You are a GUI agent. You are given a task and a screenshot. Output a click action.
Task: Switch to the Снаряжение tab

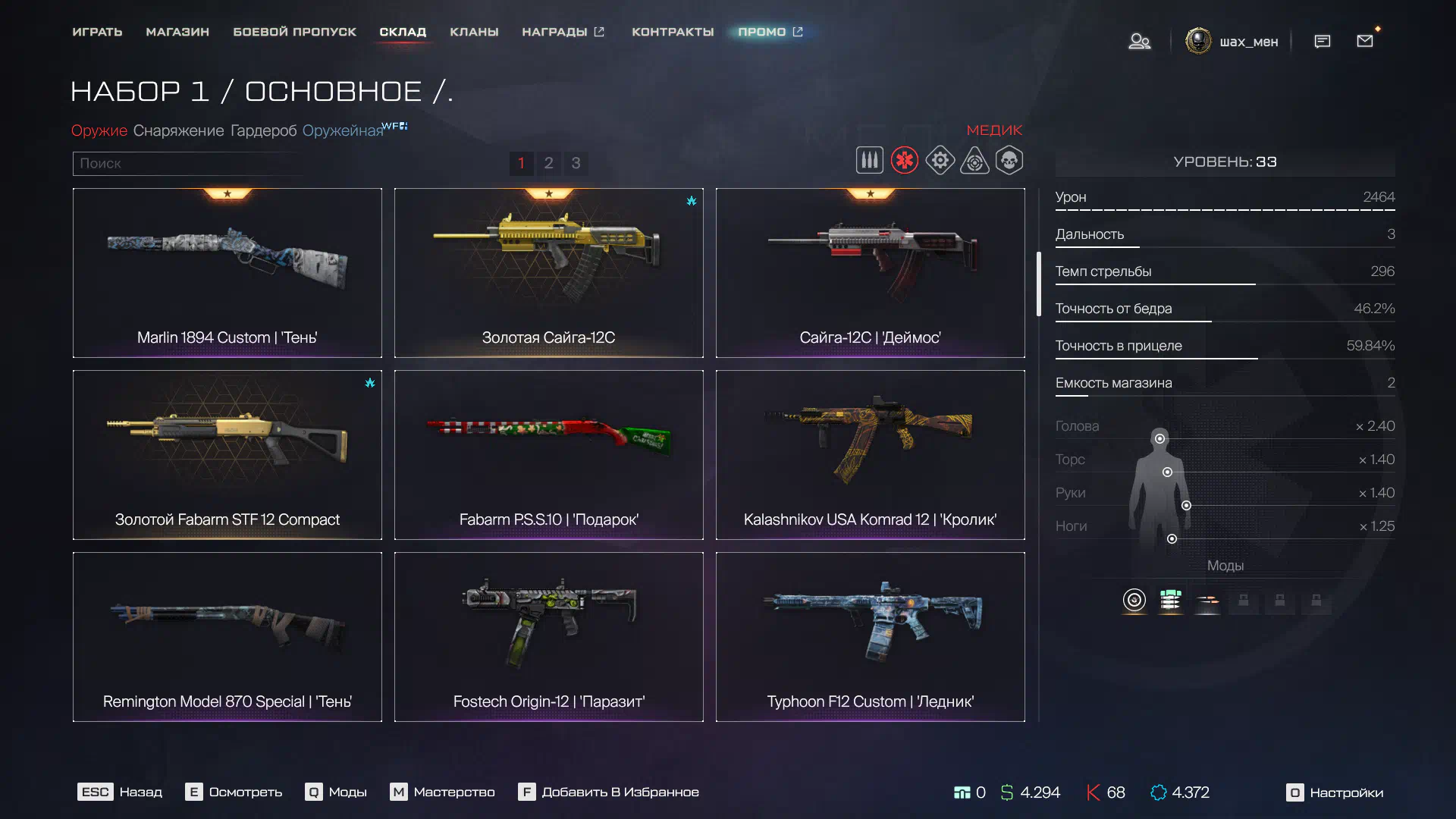coord(178,130)
